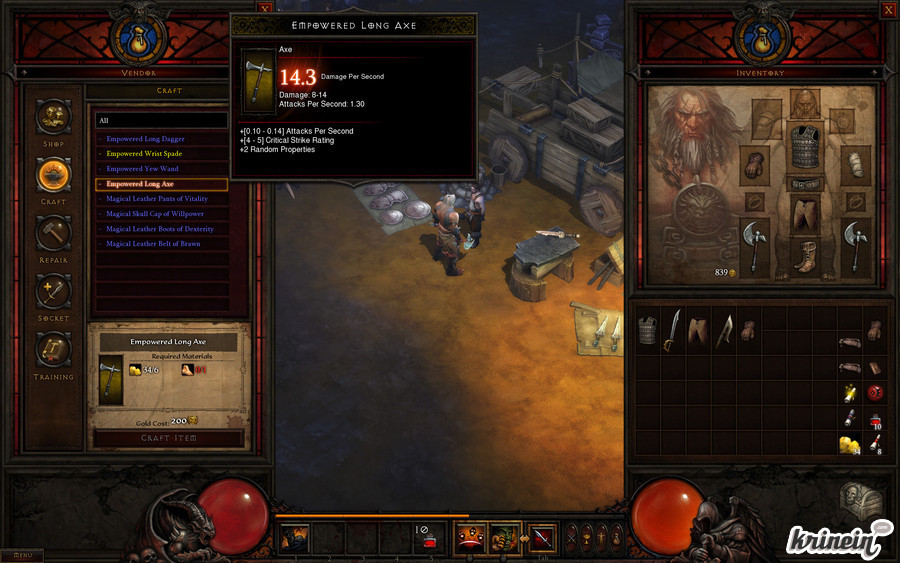Open the Socket section
900x563 pixels.
pos(53,292)
